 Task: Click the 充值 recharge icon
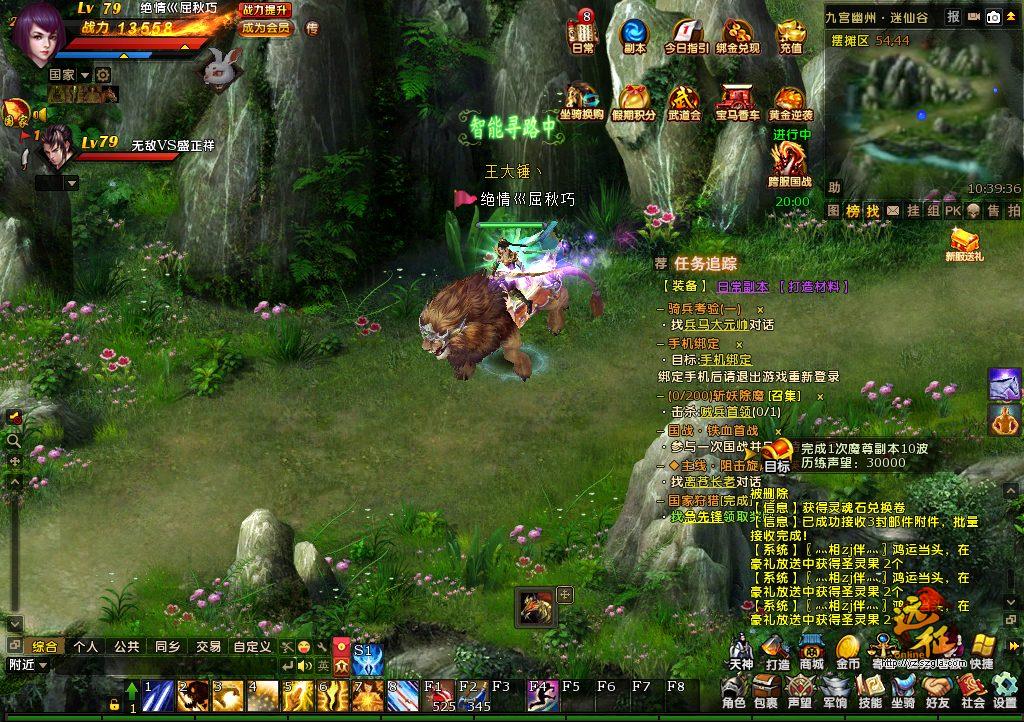point(791,35)
